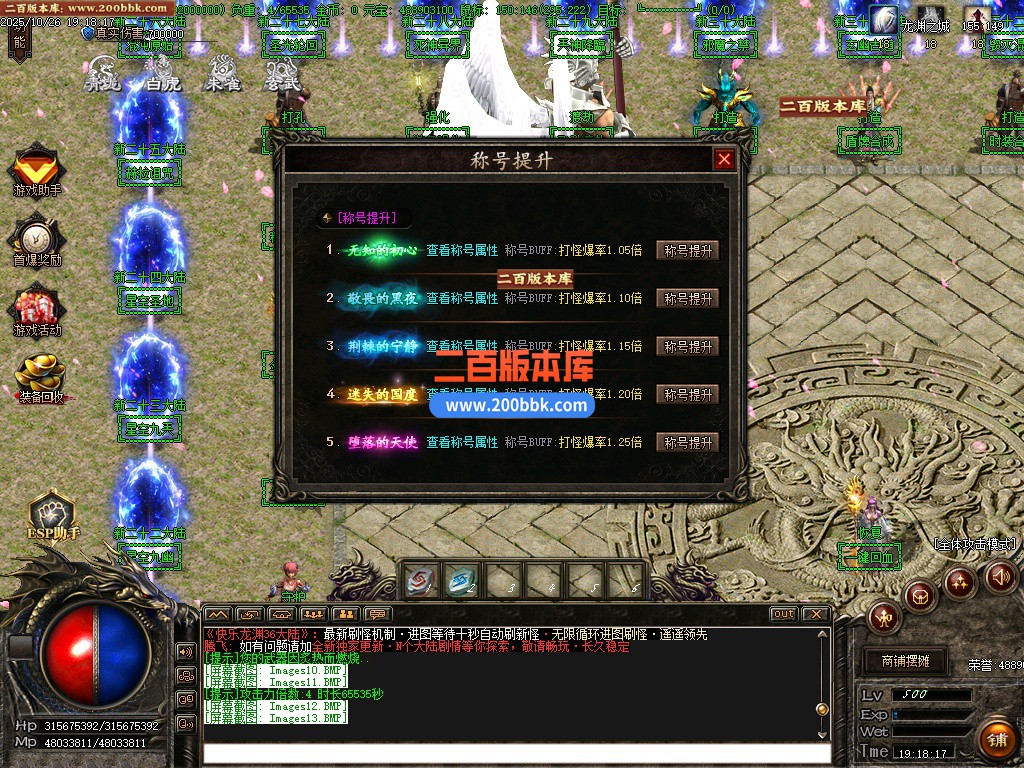Viewport: 1024px width, 768px height.
Task: Open the 装备回收 equipment recycling
Action: coord(40,378)
